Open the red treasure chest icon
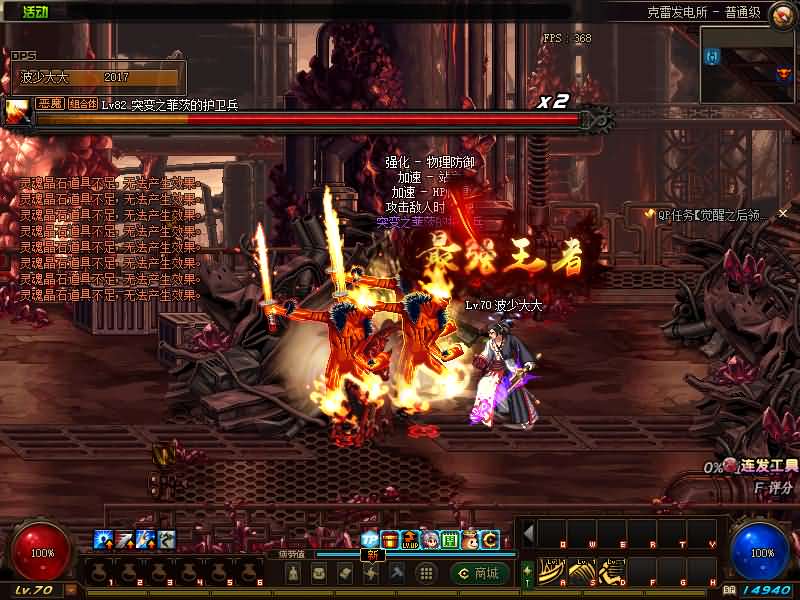 click(390, 540)
